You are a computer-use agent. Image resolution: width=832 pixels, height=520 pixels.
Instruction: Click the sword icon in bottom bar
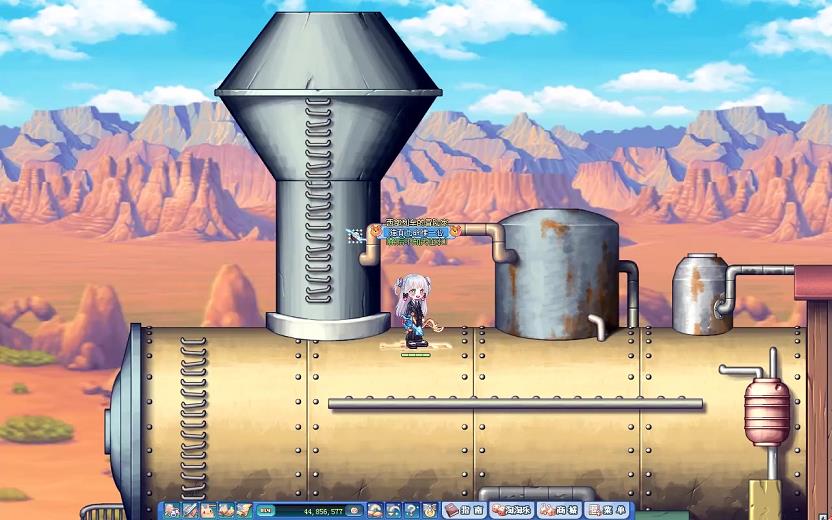tap(190, 510)
